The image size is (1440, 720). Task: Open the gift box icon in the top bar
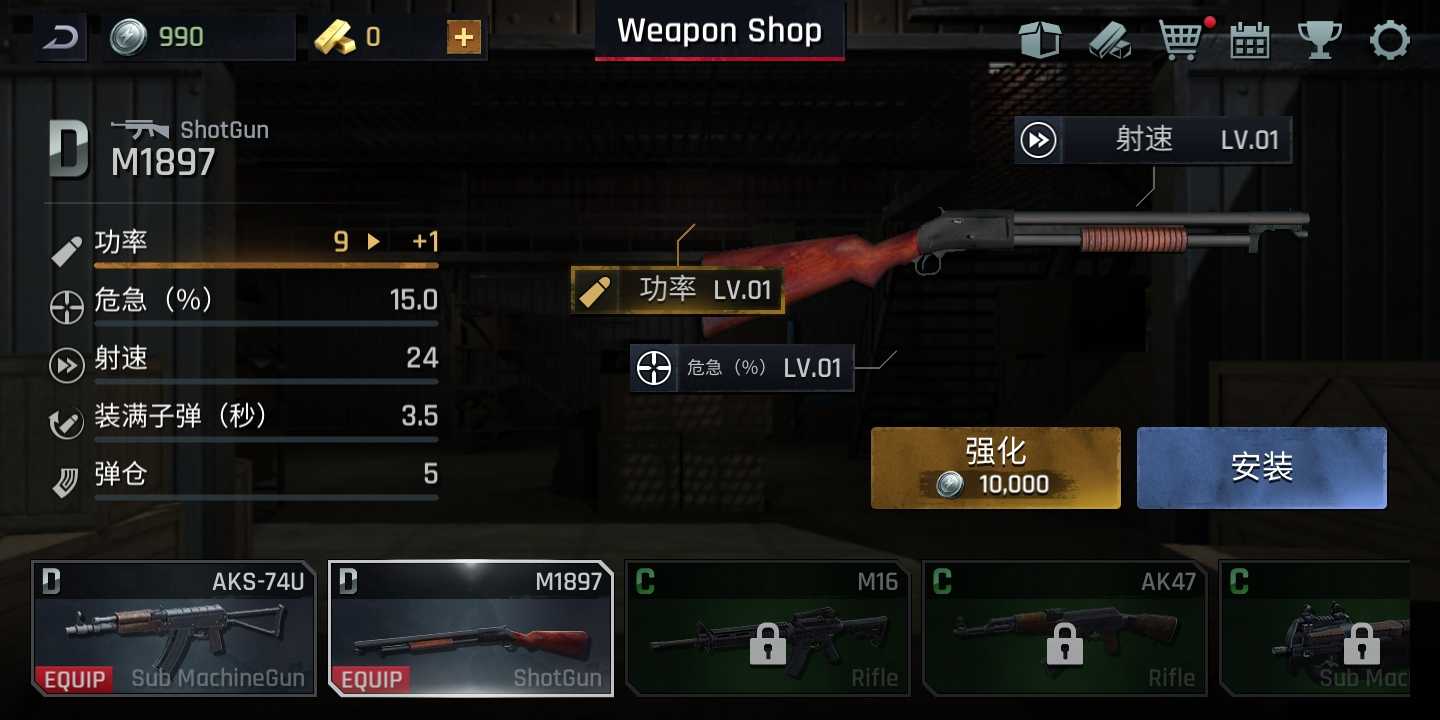click(1040, 40)
